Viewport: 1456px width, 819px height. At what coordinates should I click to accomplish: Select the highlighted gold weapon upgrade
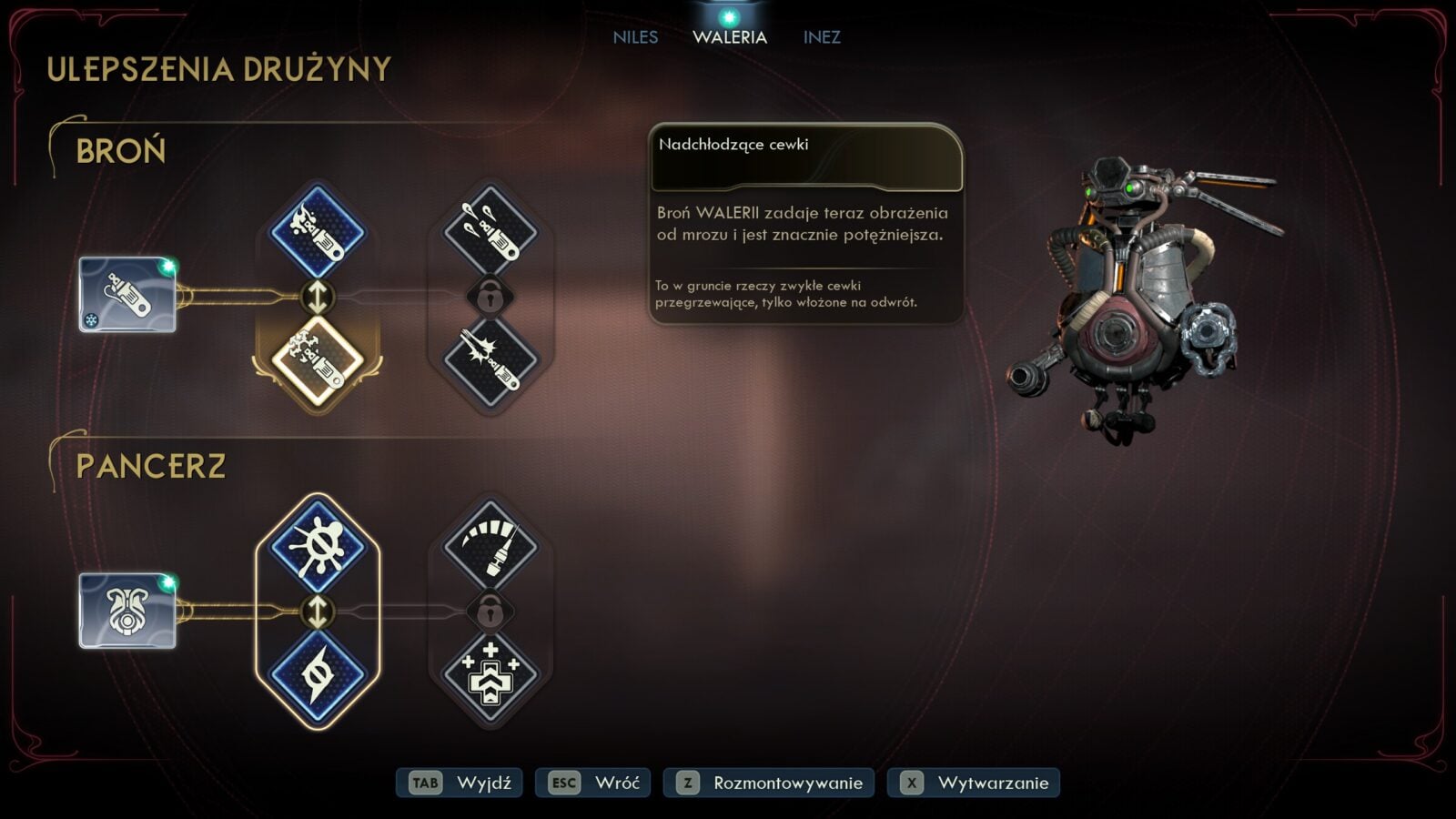point(318,360)
